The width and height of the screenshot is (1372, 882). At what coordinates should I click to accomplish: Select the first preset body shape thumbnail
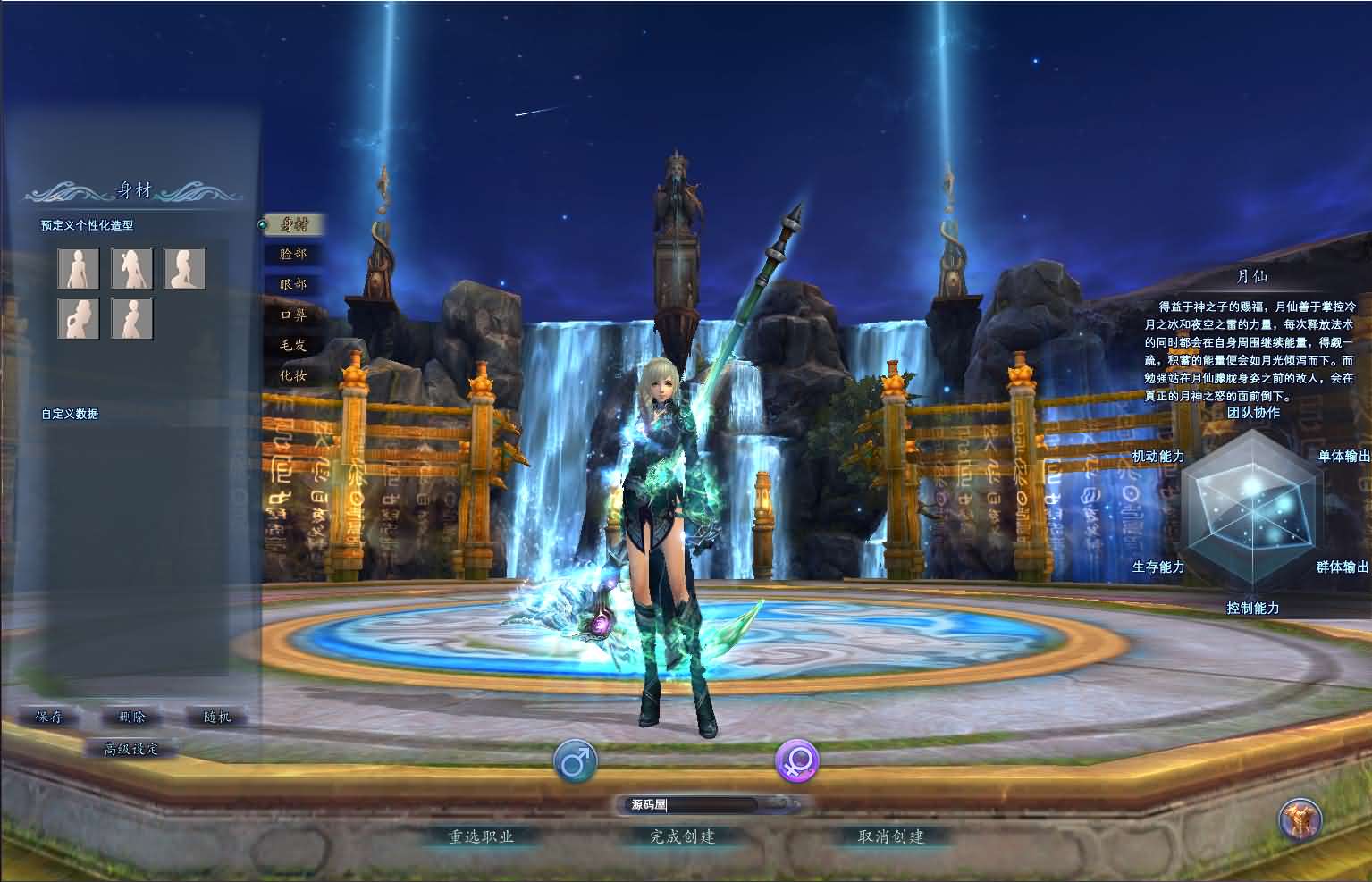[x=78, y=267]
